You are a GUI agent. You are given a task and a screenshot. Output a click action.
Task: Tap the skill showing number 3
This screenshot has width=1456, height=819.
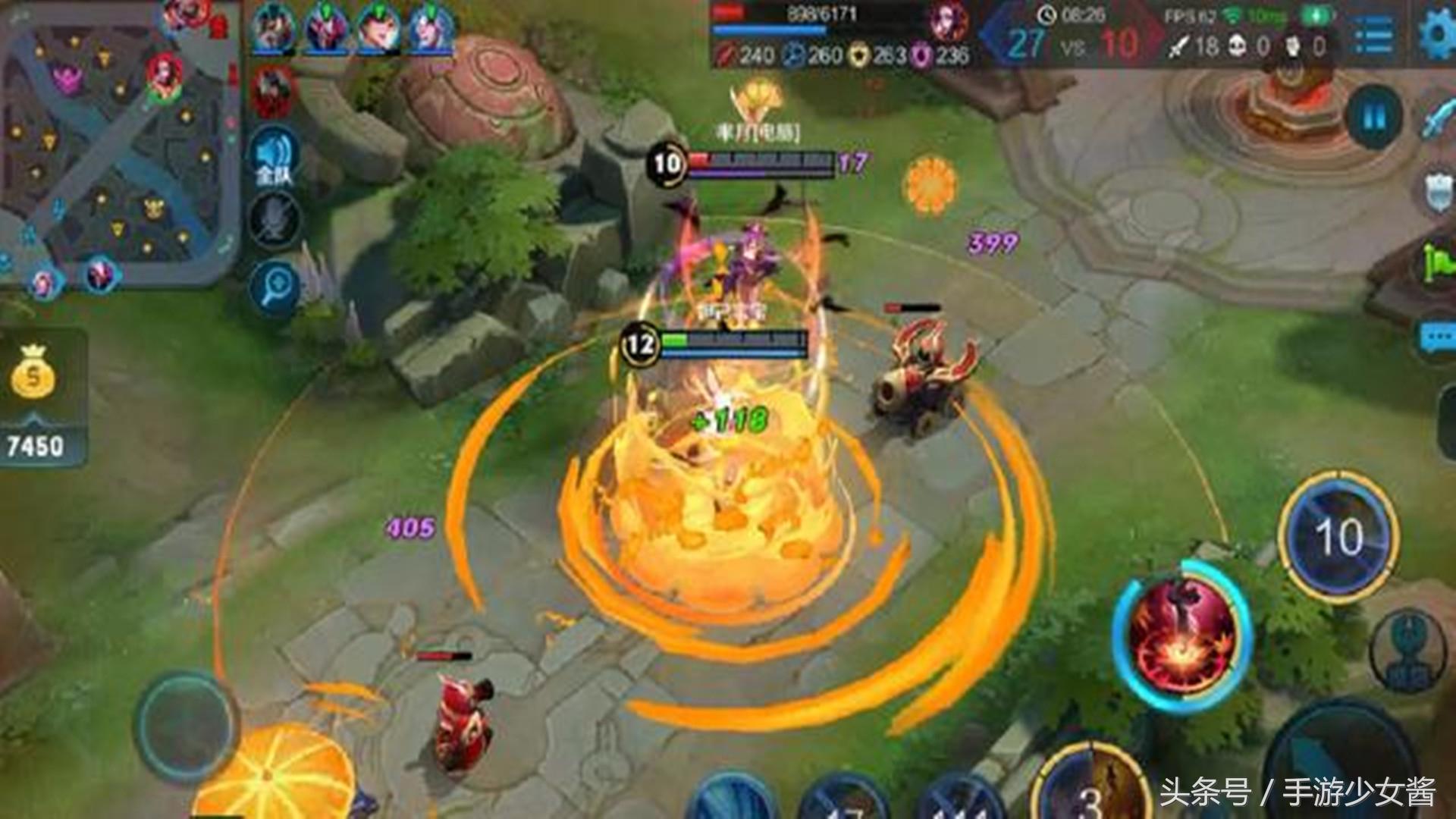coord(1090,789)
